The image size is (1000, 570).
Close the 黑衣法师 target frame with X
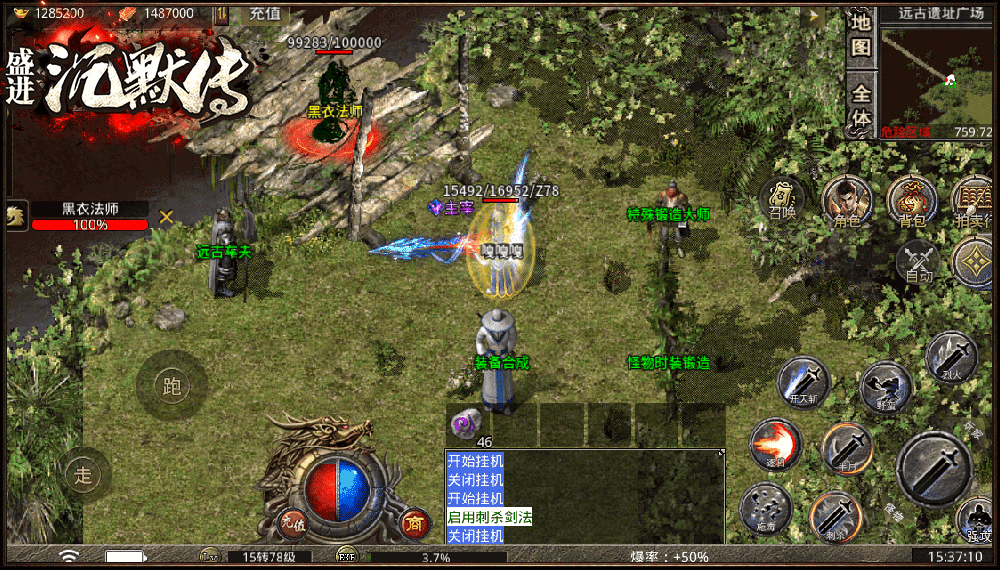click(x=166, y=215)
